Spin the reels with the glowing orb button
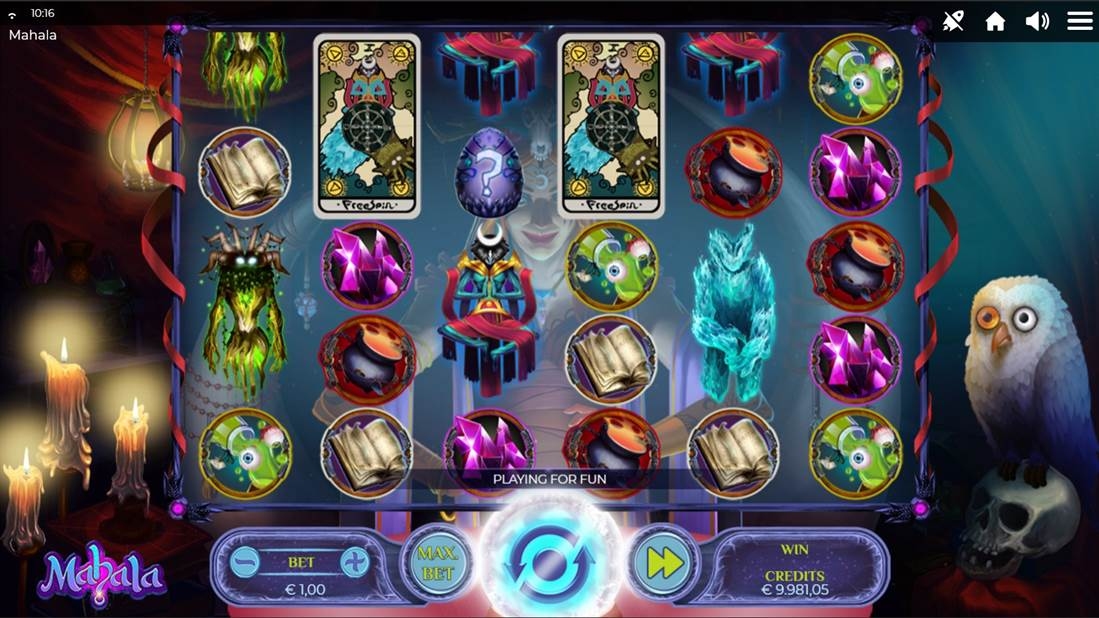Image resolution: width=1099 pixels, height=618 pixels. click(x=549, y=562)
